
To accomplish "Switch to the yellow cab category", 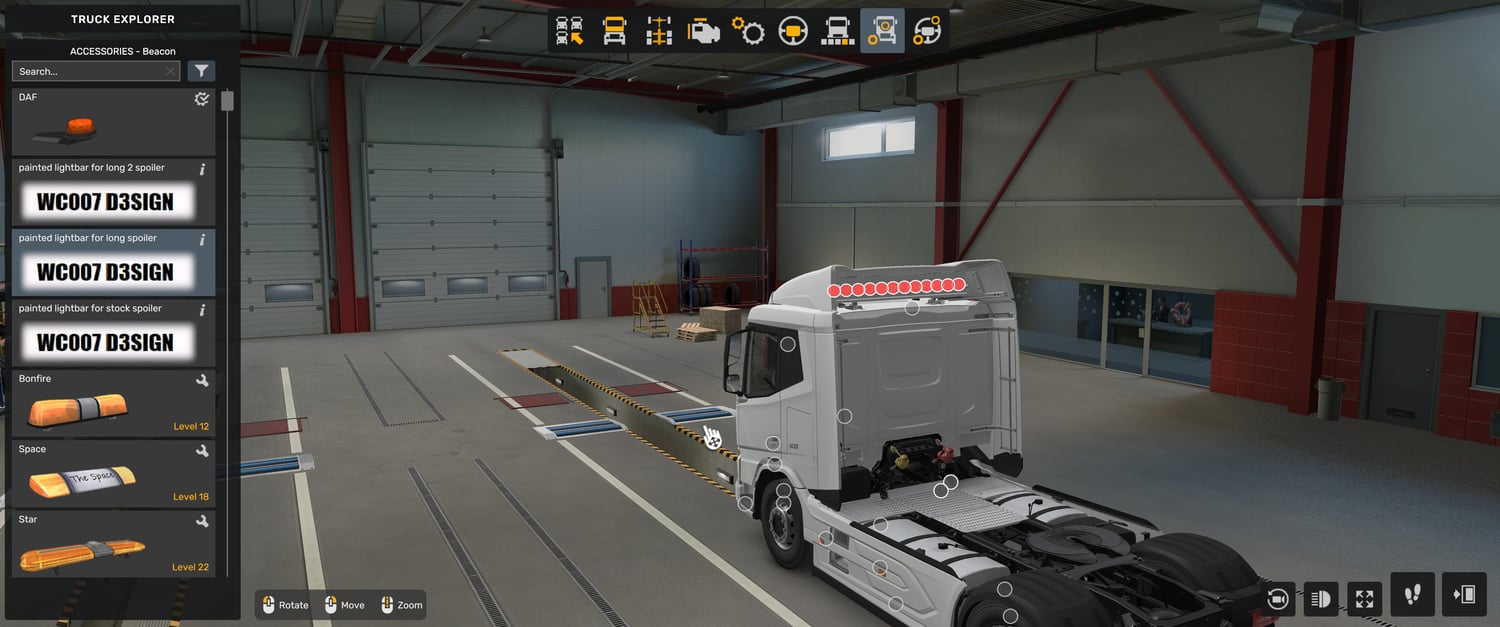I will click(614, 31).
